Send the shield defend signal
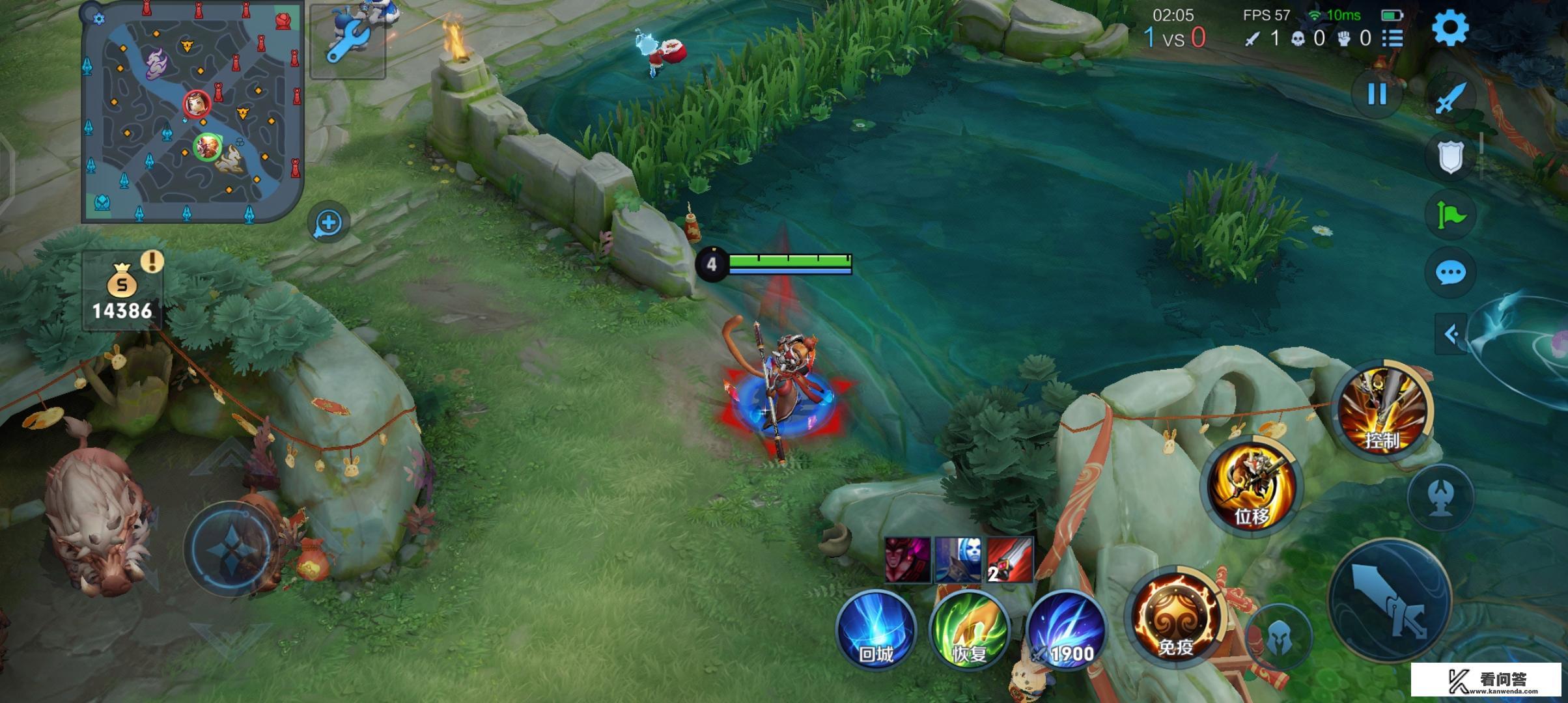Viewport: 1568px width, 703px height. point(1450,156)
